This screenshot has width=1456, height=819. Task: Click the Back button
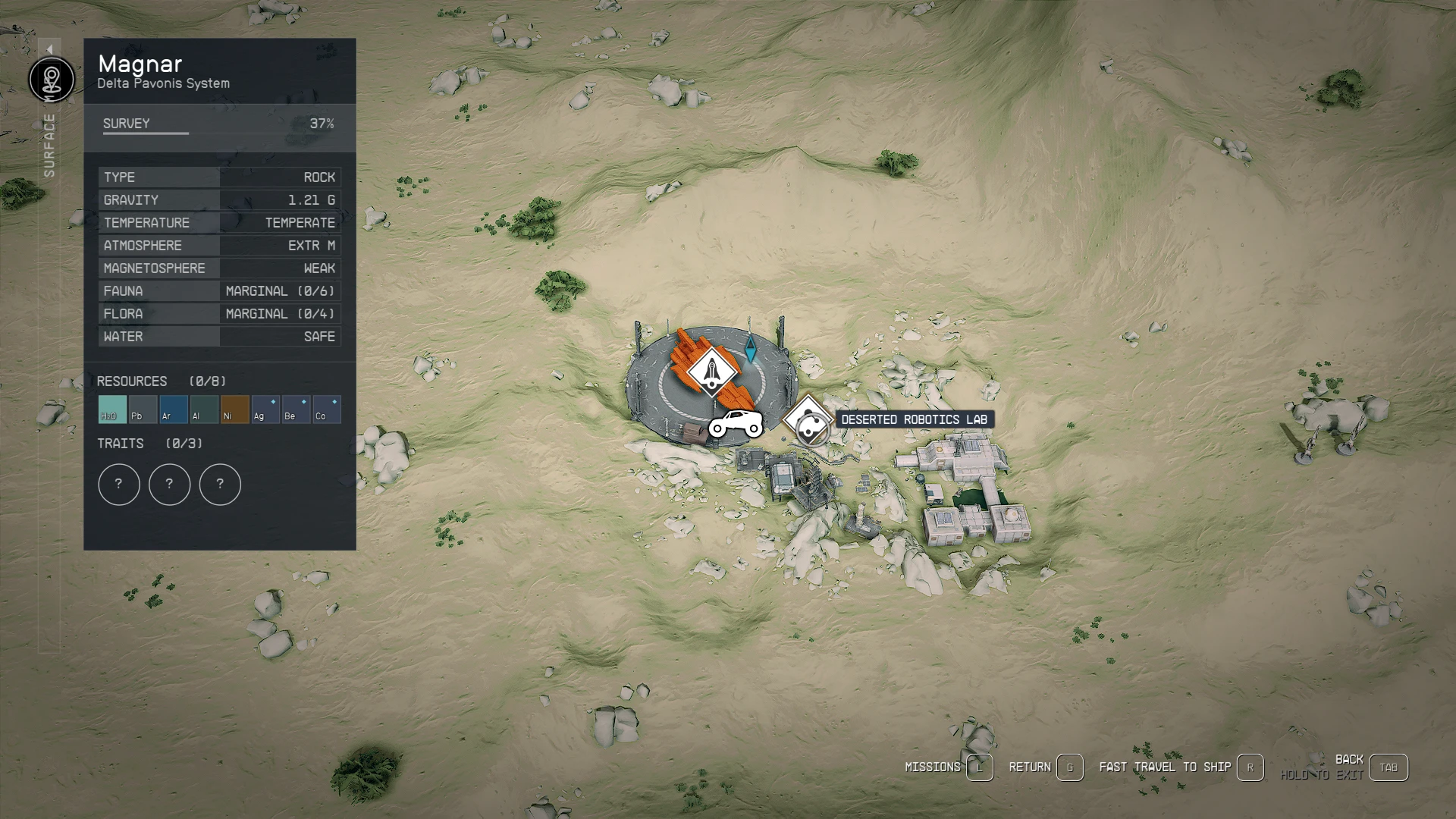click(x=1388, y=767)
